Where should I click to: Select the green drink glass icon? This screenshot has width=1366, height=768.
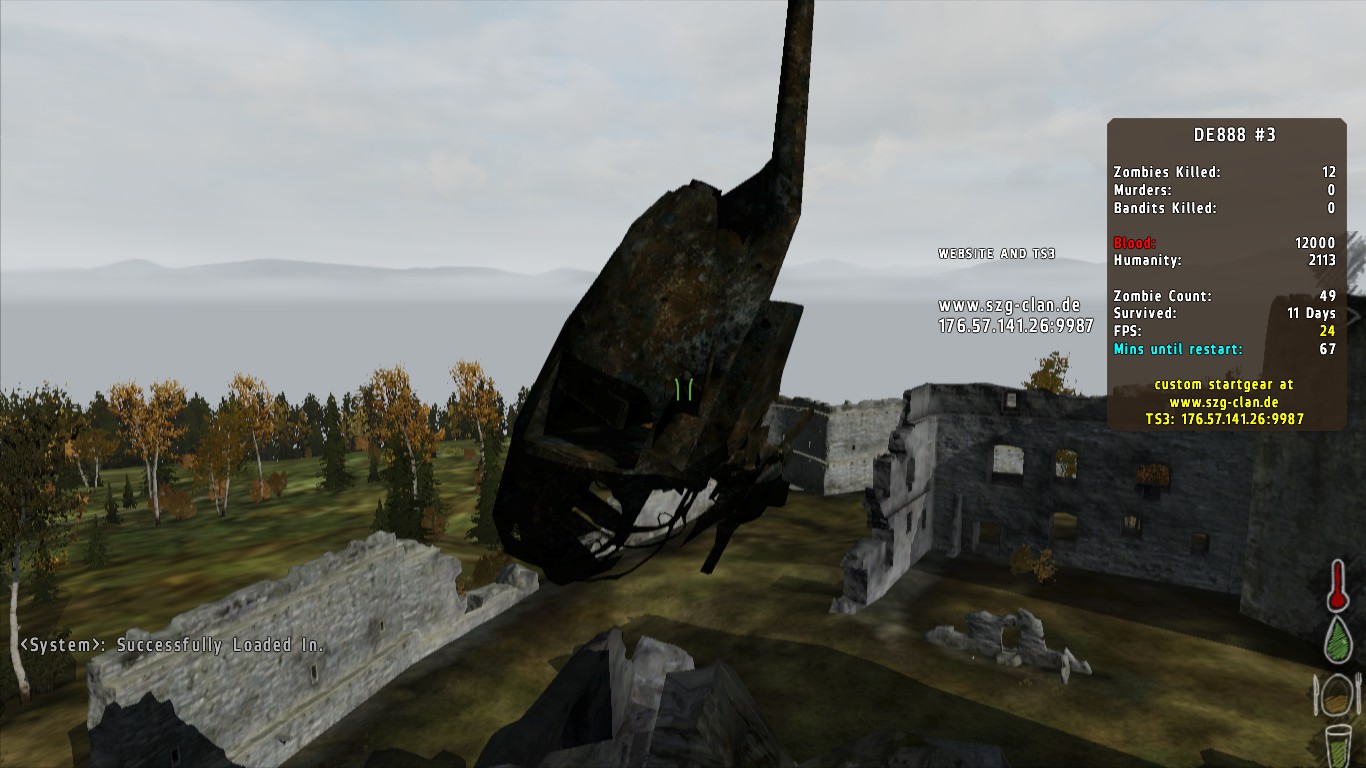pyautogui.click(x=1337, y=745)
